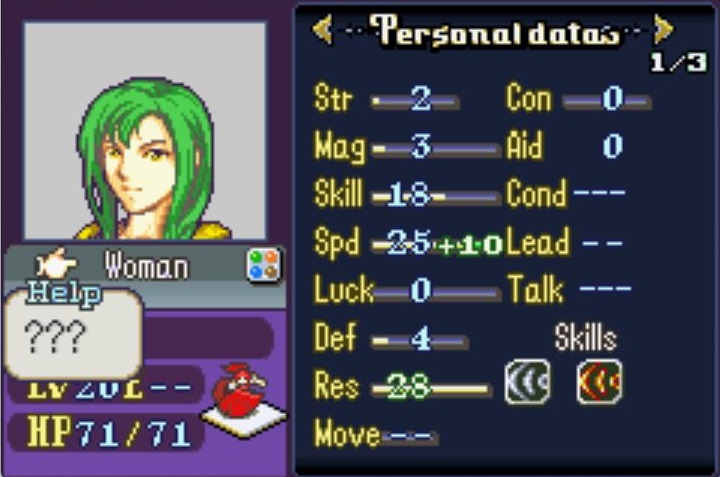Click the four-colored-dots affinity icon
720x477 pixels.
pyautogui.click(x=264, y=265)
